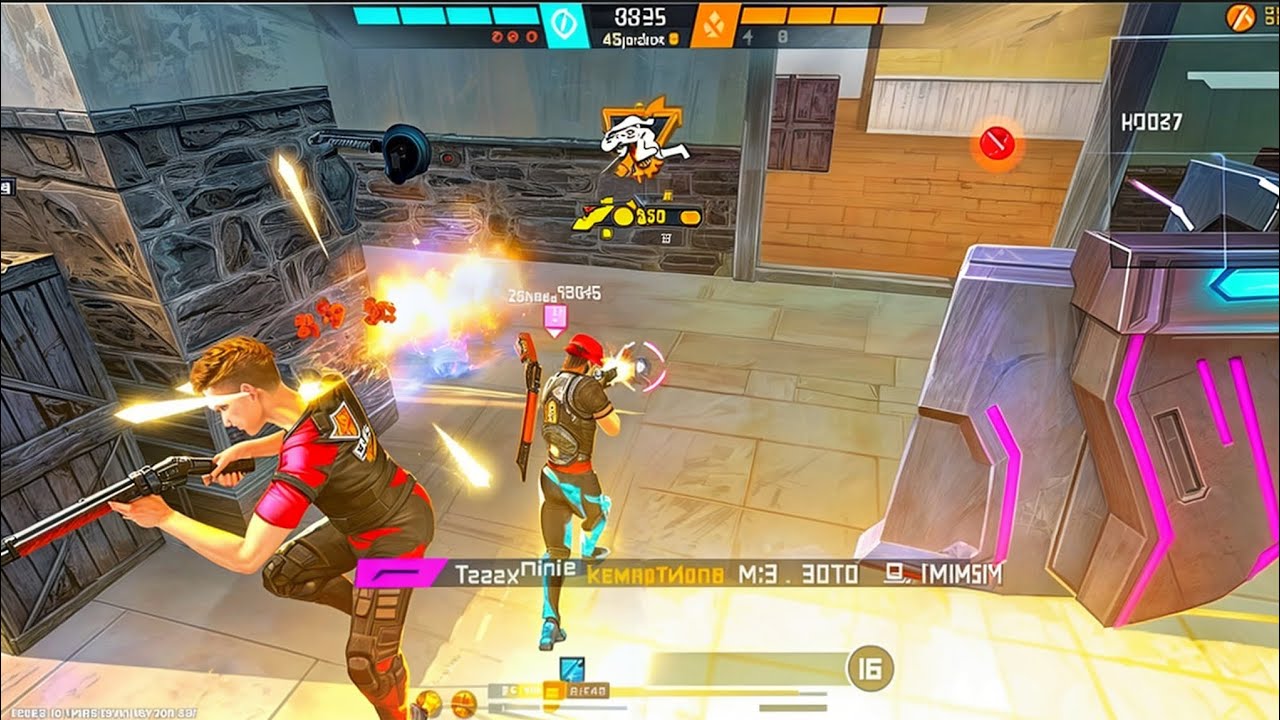This screenshot has height=720, width=1280.
Task: Tap the orange circular icon in the top-right corner
Action: (x=1240, y=16)
